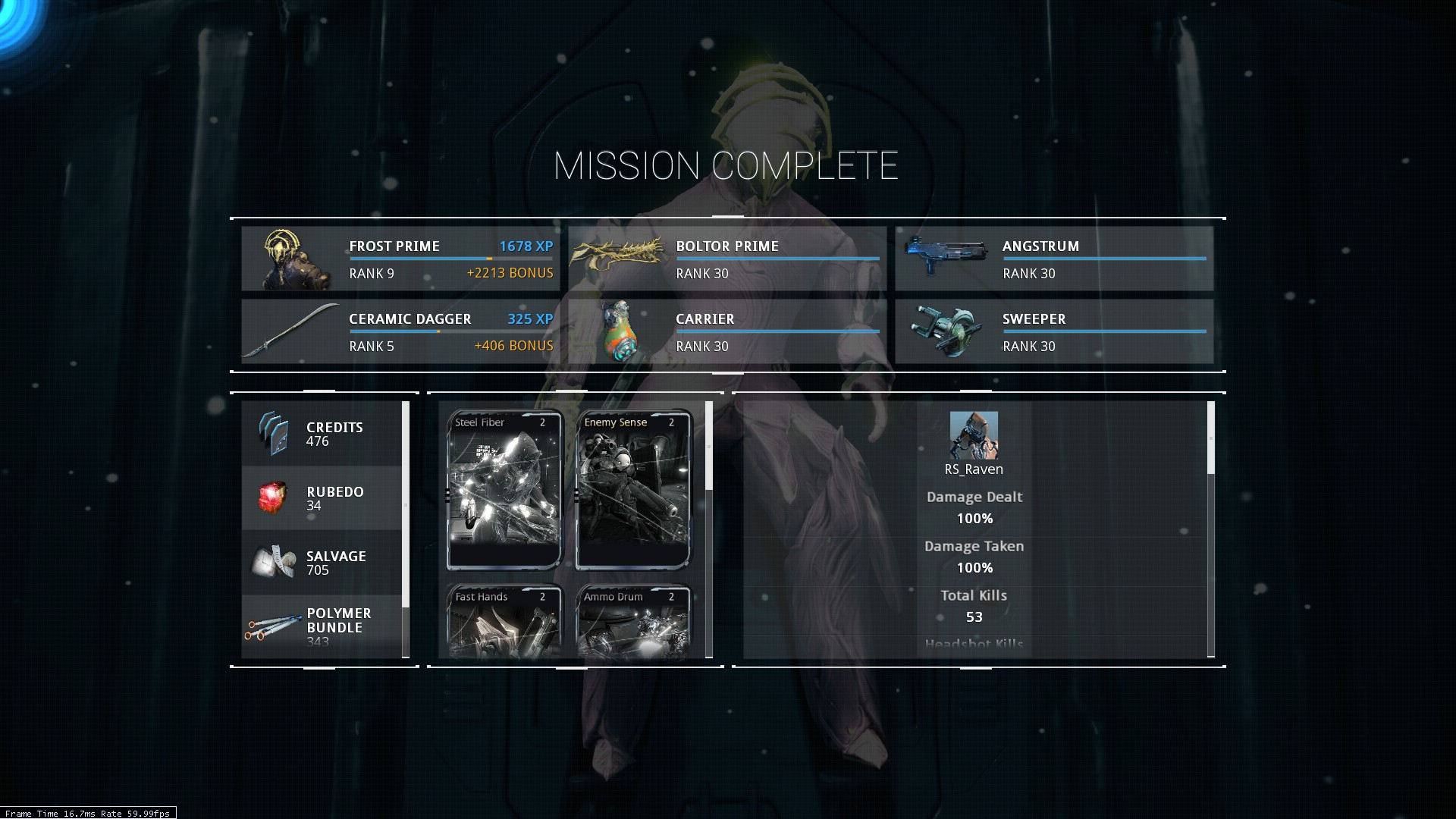Click the Credits reward row
This screenshot has height=819, width=1456.
[x=322, y=434]
